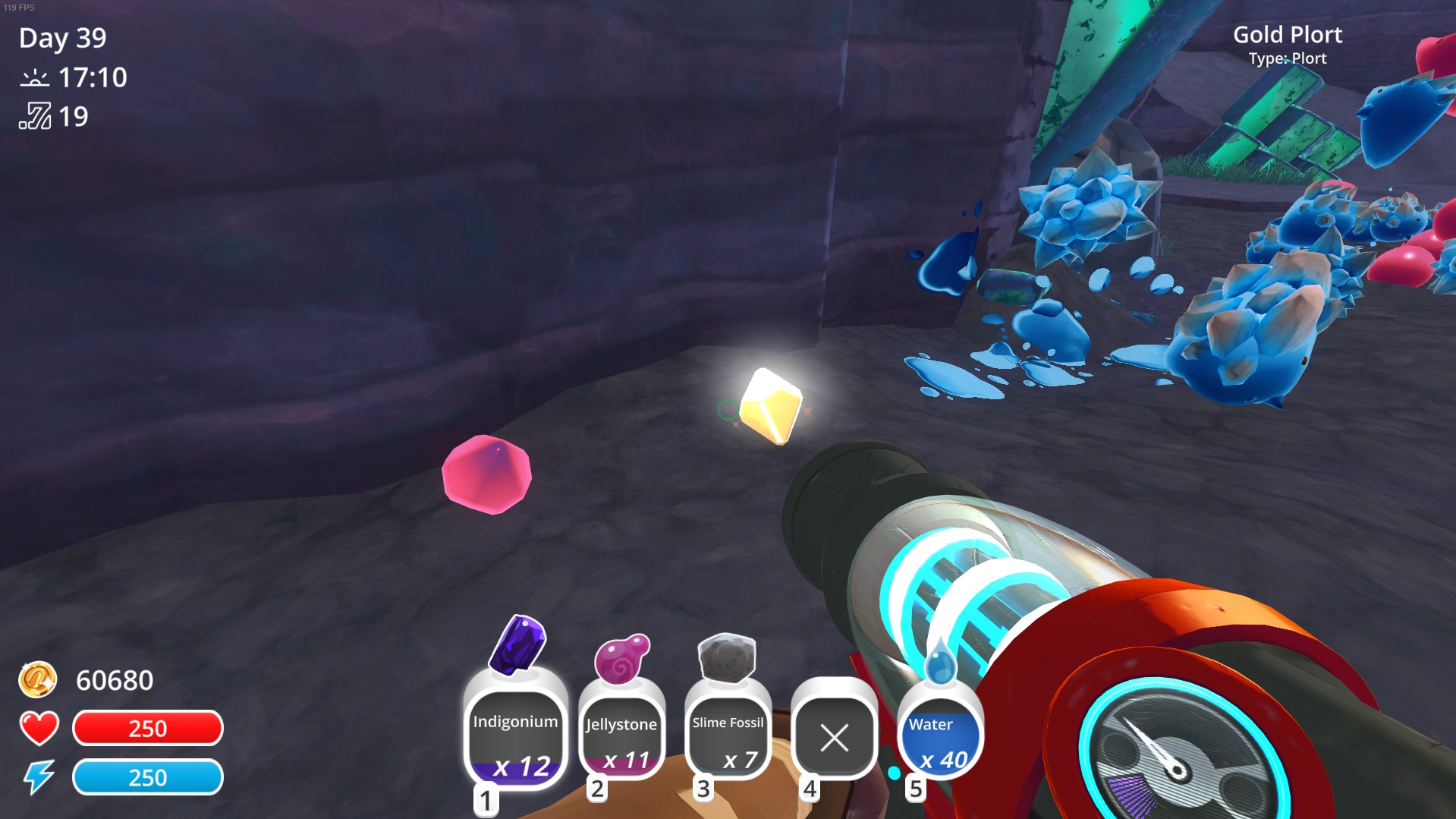Select the empty slot marked with X

[x=834, y=738]
